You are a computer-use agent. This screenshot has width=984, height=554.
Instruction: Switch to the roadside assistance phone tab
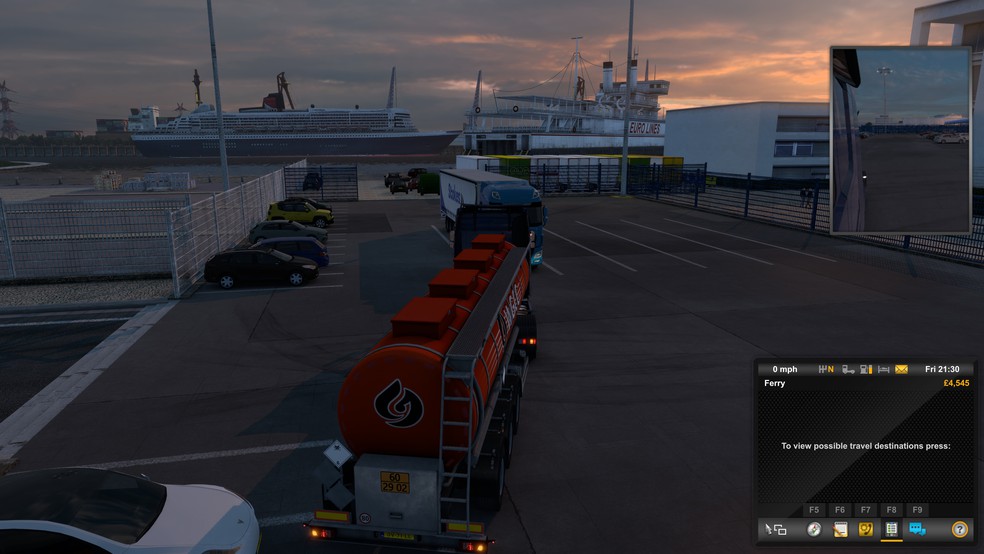[866, 529]
